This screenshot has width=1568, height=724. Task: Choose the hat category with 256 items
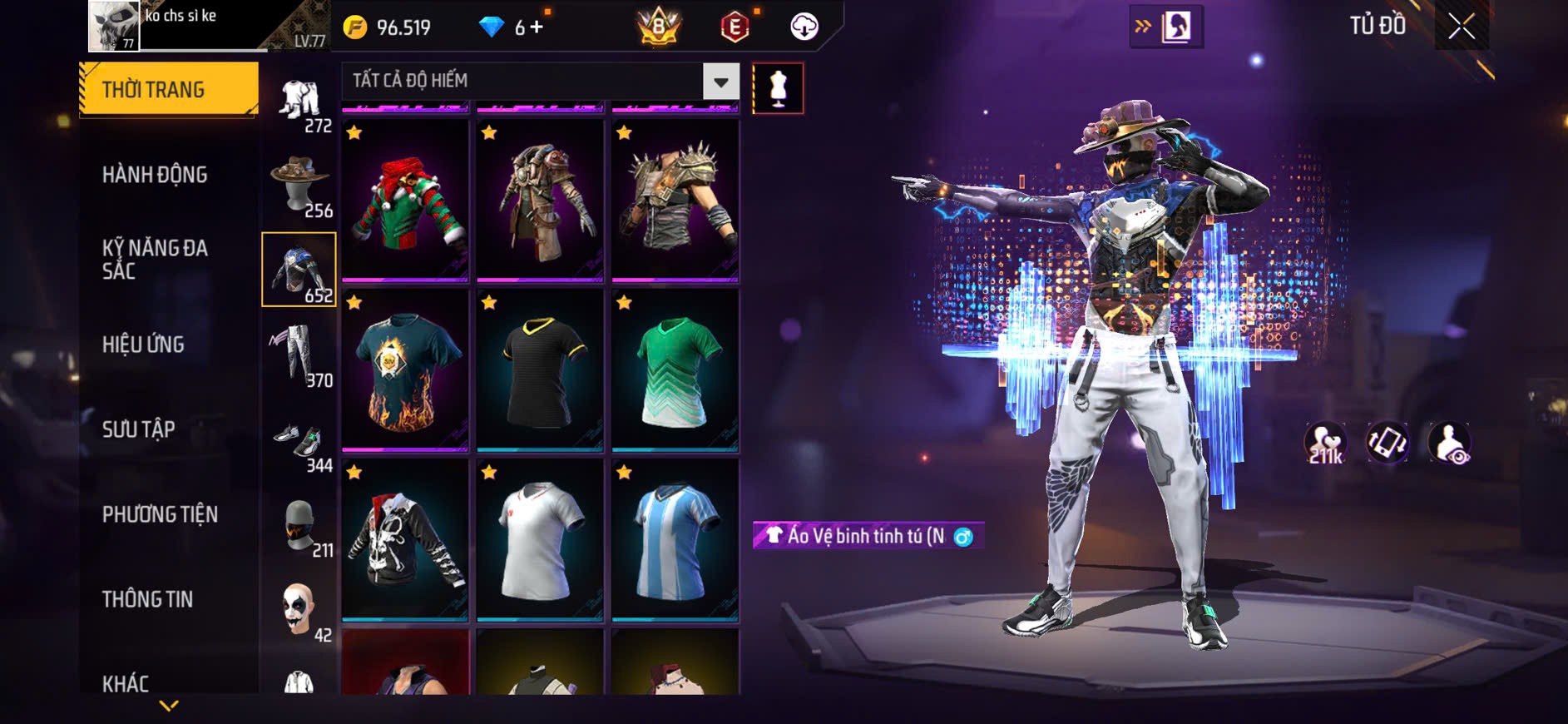pyautogui.click(x=299, y=186)
